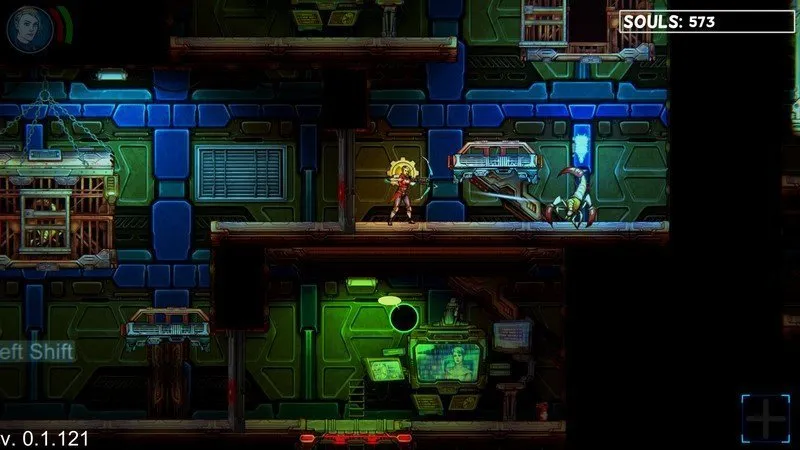This screenshot has width=800, height=450.
Task: Click the character portrait icon
Action: coord(27,27)
